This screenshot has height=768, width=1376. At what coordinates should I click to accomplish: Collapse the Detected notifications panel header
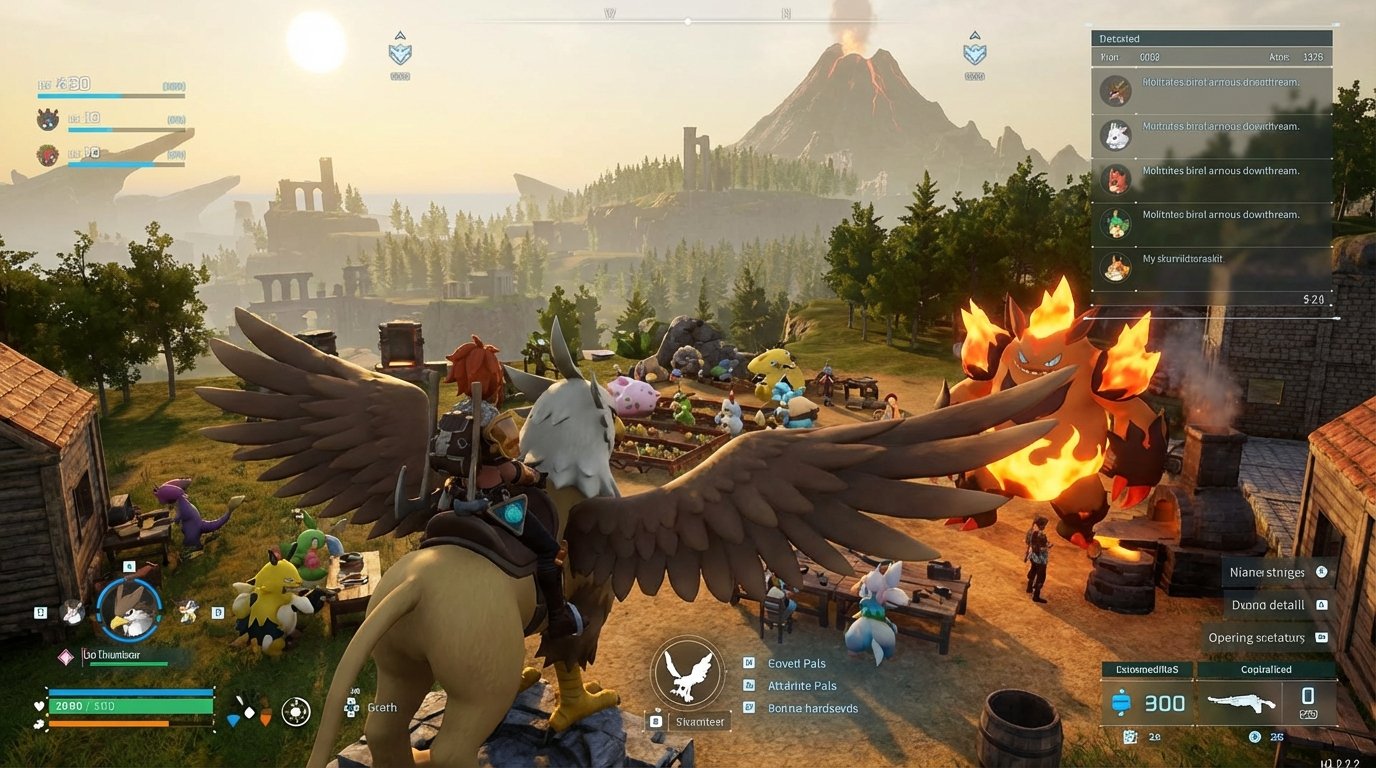pos(1211,38)
